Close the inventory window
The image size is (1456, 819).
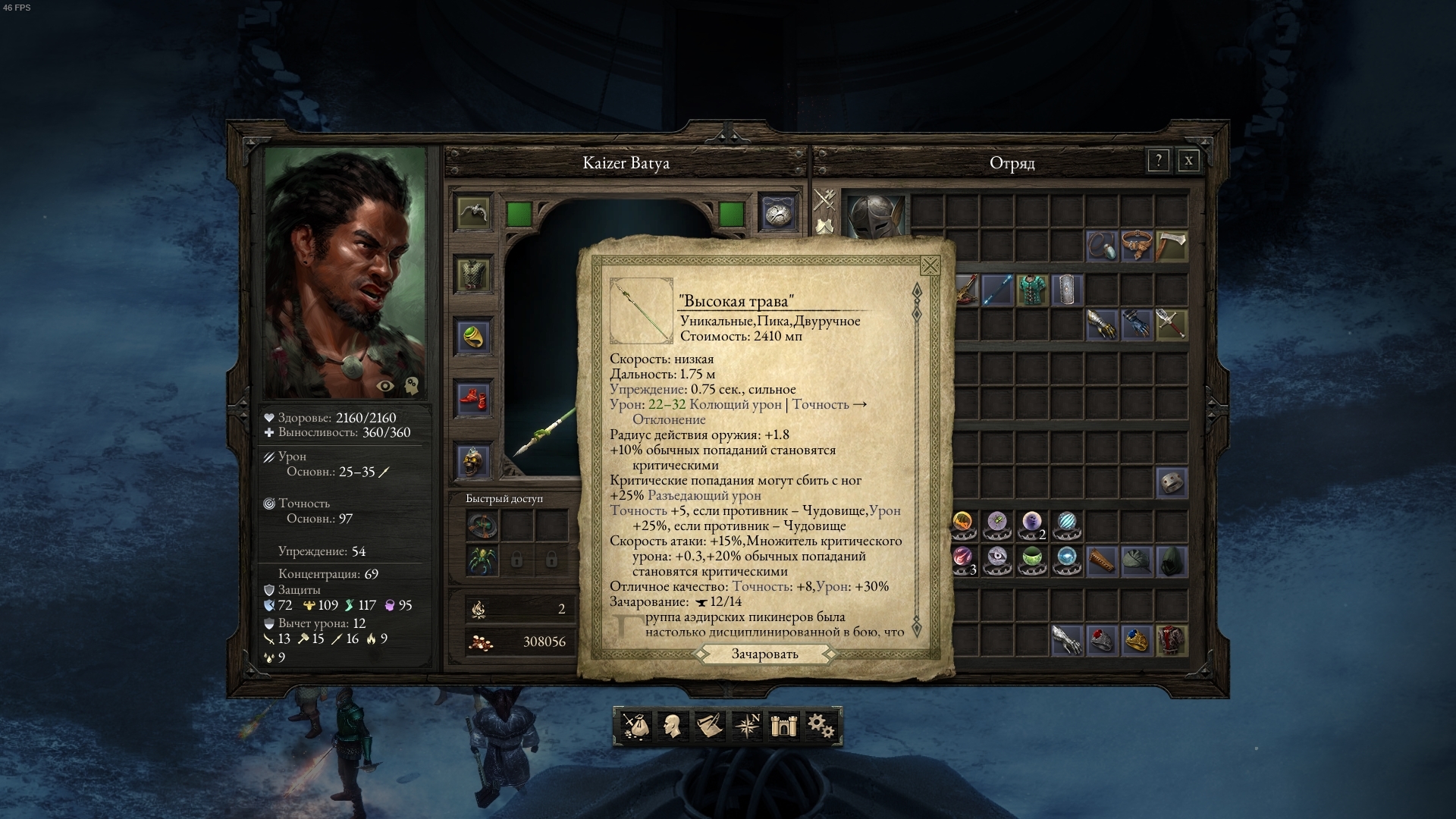pos(1188,161)
